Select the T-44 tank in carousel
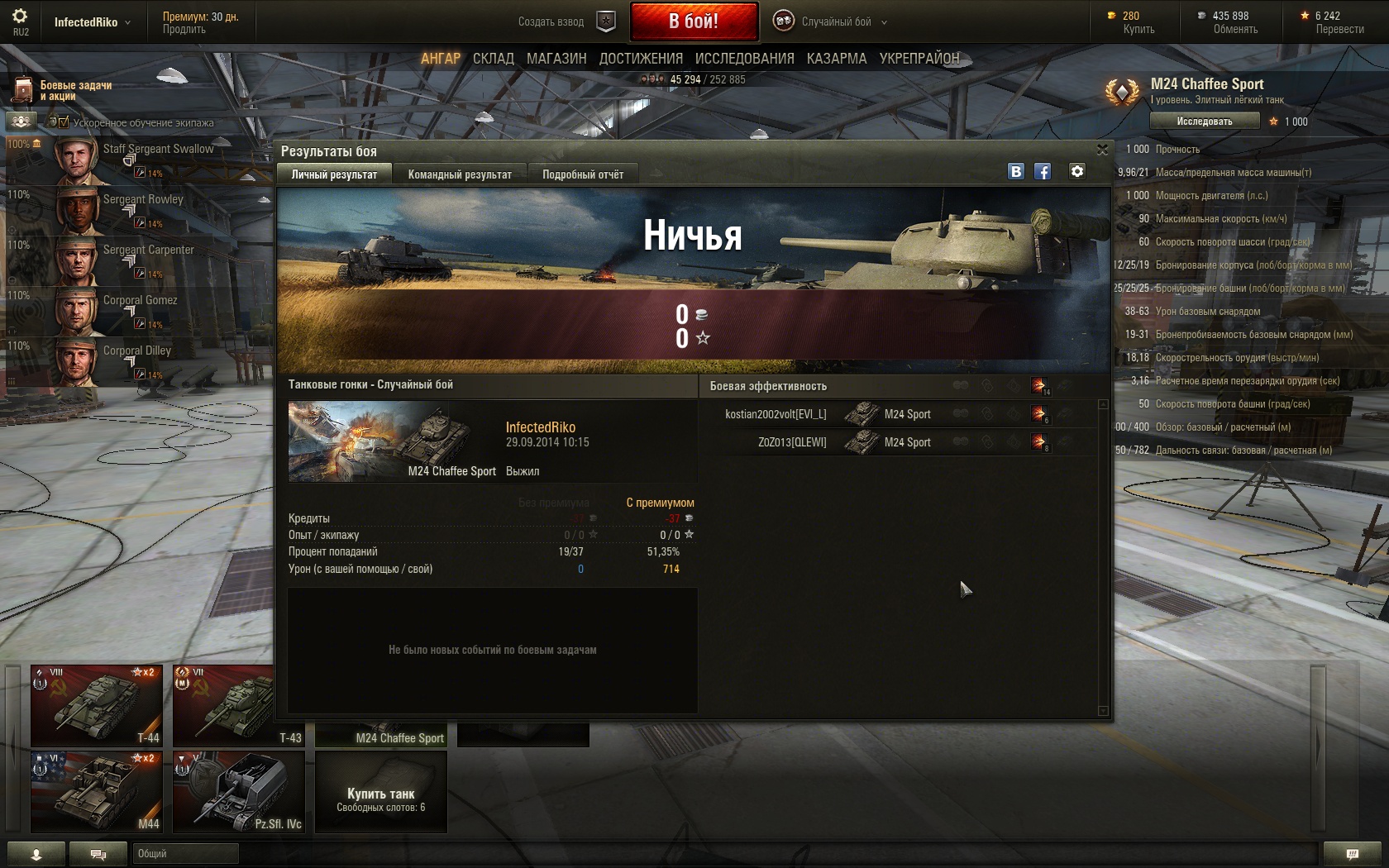The width and height of the screenshot is (1389, 868). [97, 705]
